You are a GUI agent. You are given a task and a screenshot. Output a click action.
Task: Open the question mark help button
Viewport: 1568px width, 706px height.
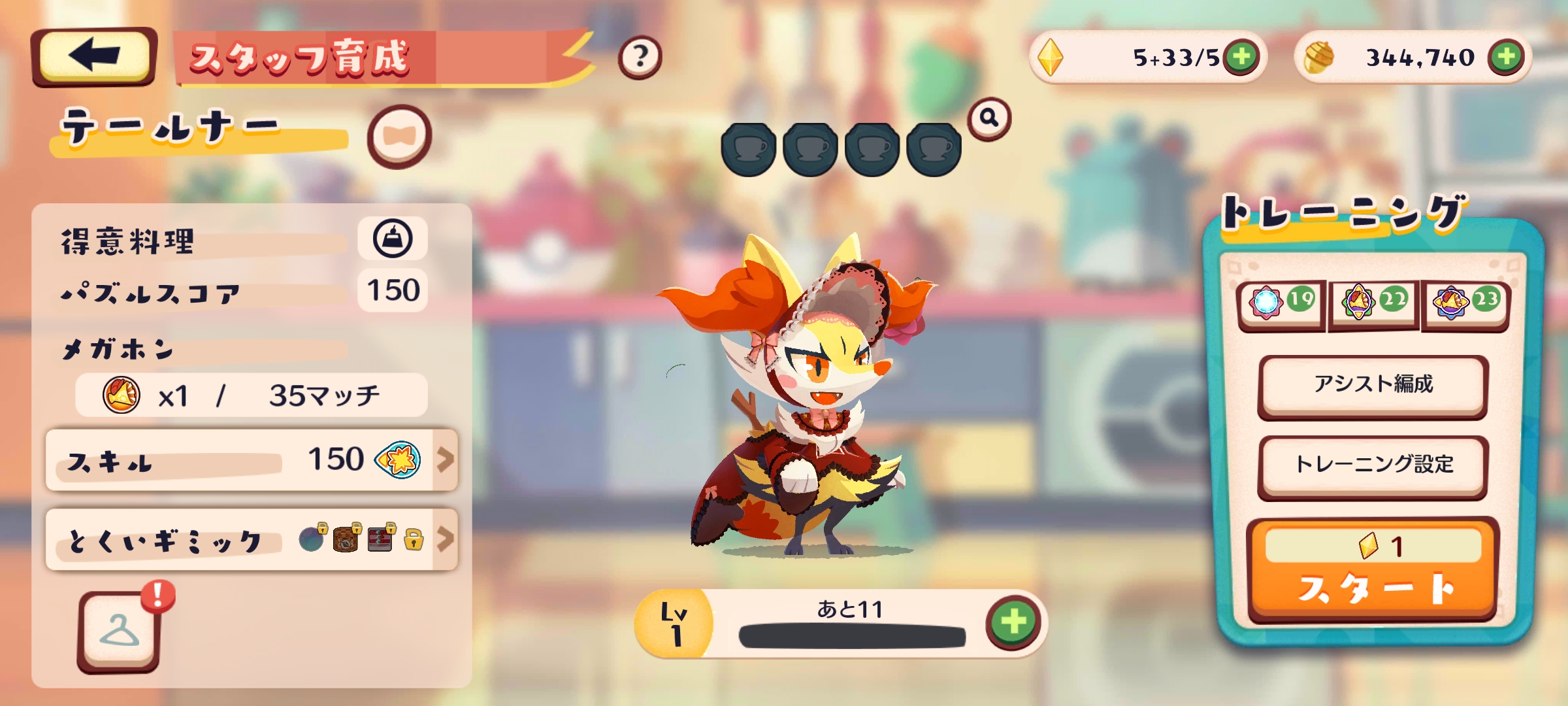640,58
